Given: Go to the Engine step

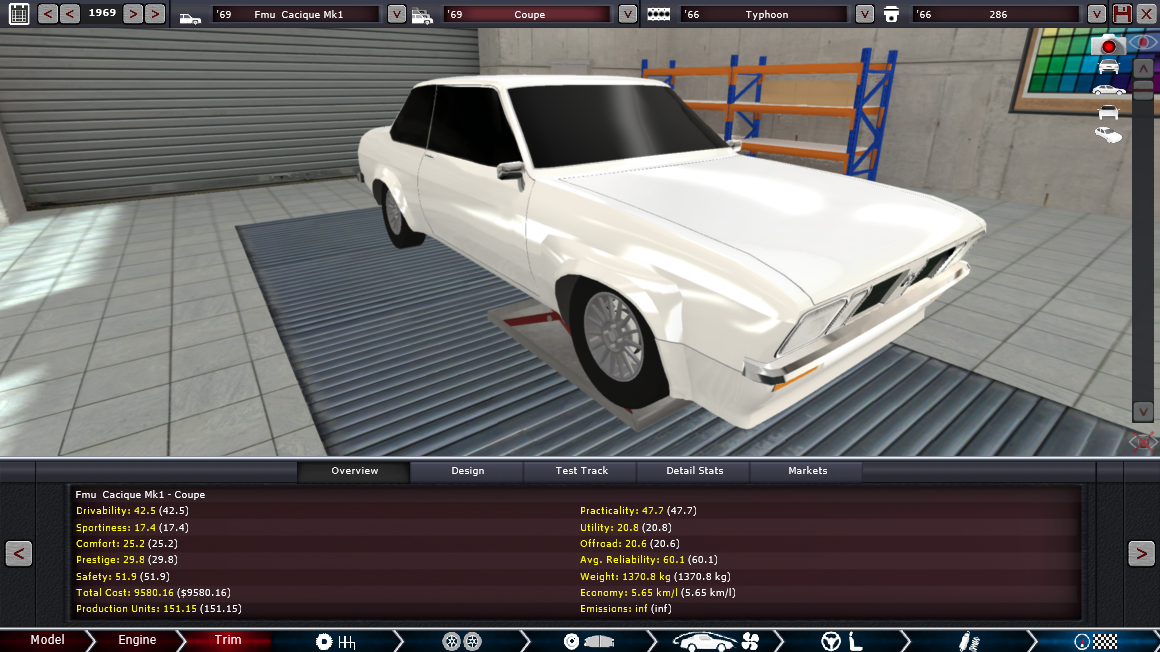Looking at the screenshot, I should 137,640.
